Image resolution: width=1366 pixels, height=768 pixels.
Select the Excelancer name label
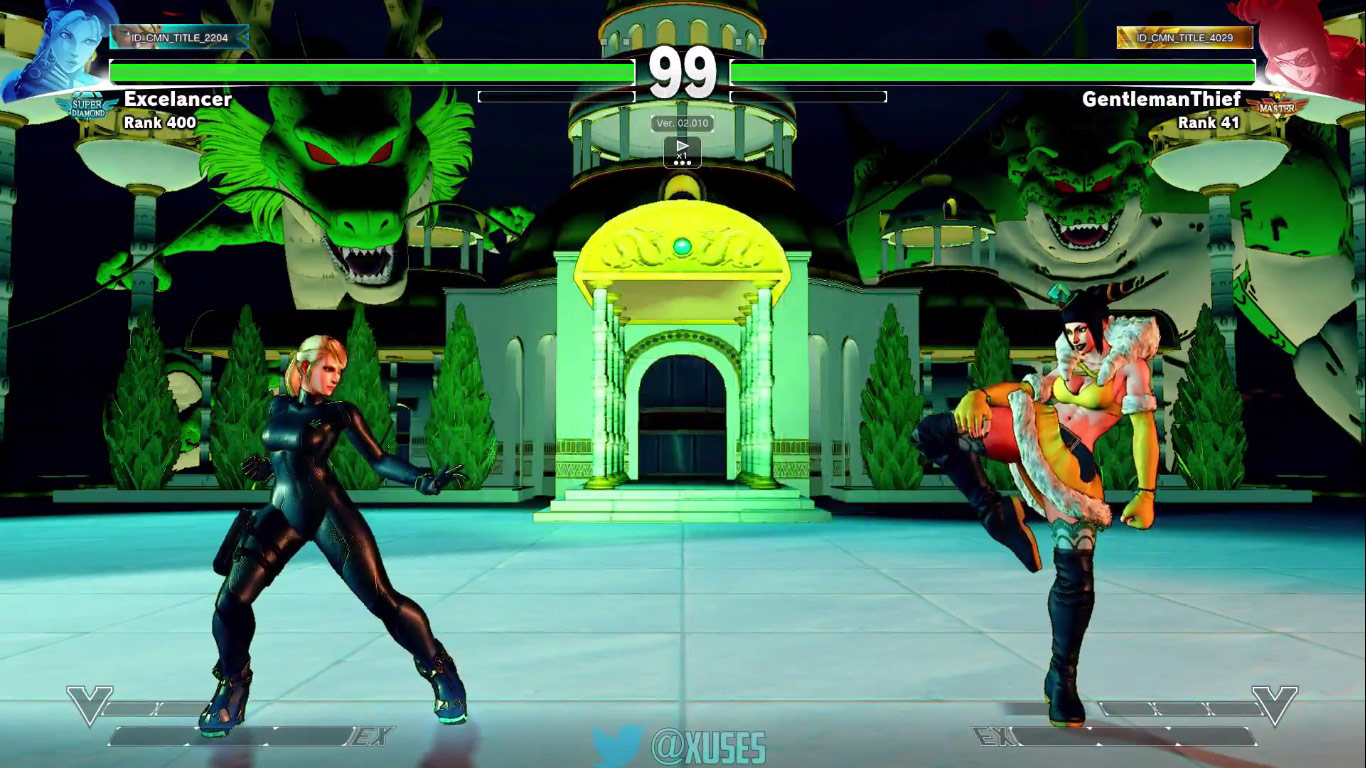click(x=179, y=100)
